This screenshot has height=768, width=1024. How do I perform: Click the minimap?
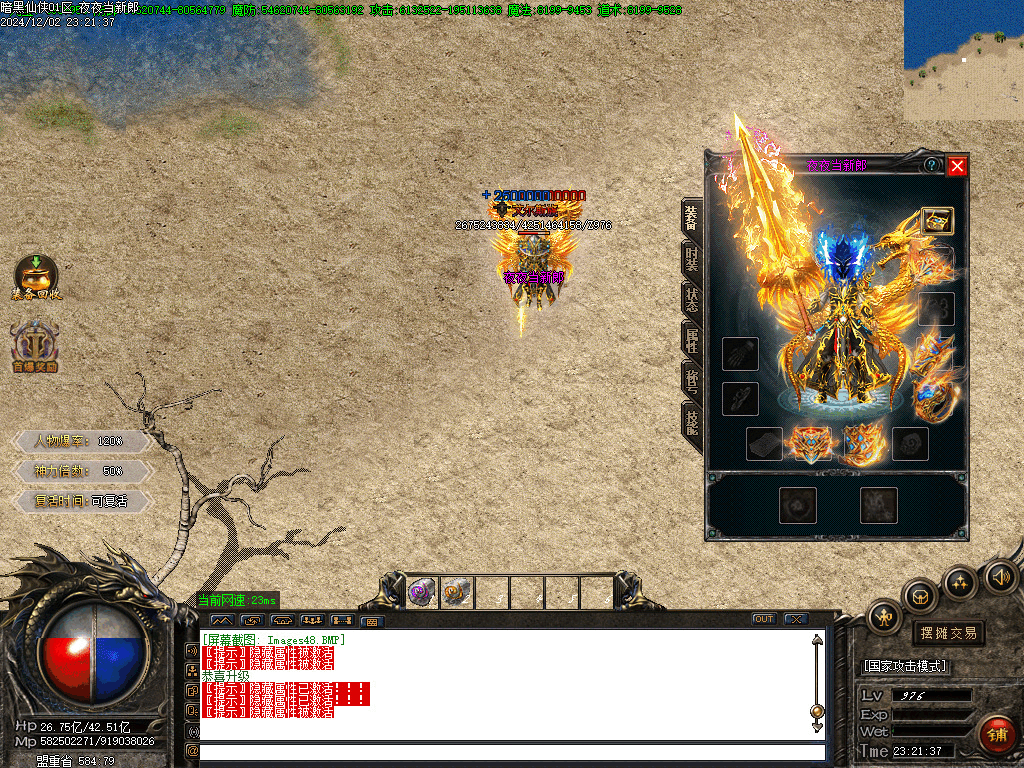pos(963,60)
